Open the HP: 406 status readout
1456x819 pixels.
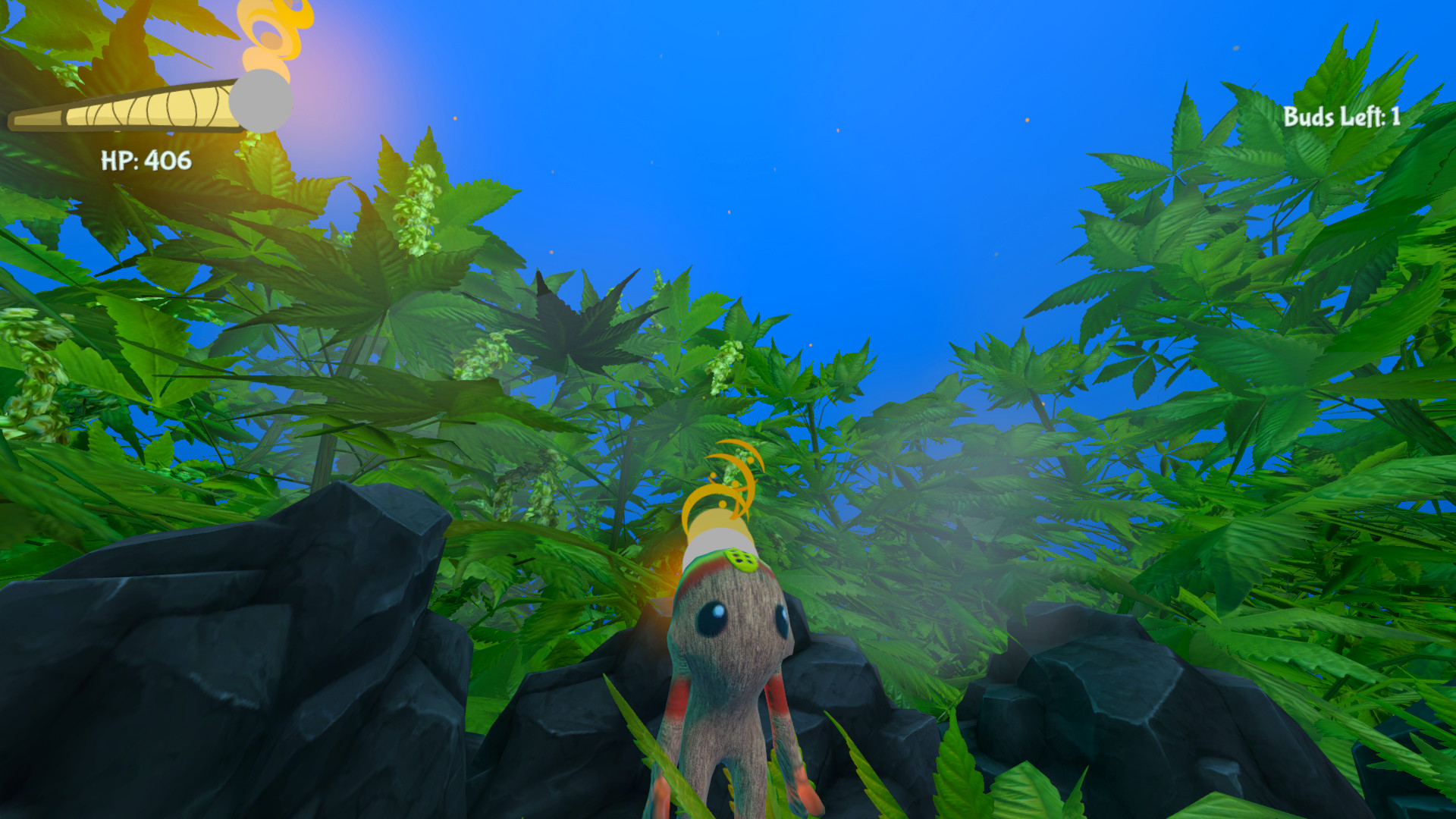[x=144, y=161]
